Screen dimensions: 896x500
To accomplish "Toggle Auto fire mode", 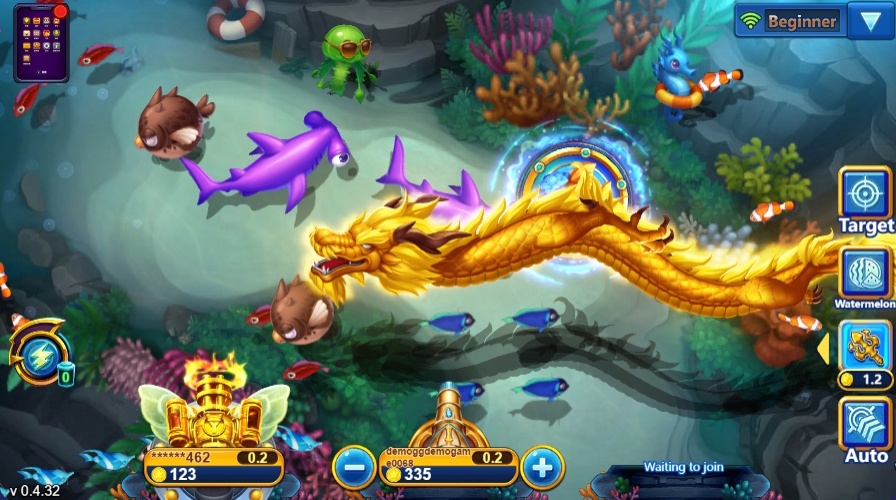I will coord(864,428).
